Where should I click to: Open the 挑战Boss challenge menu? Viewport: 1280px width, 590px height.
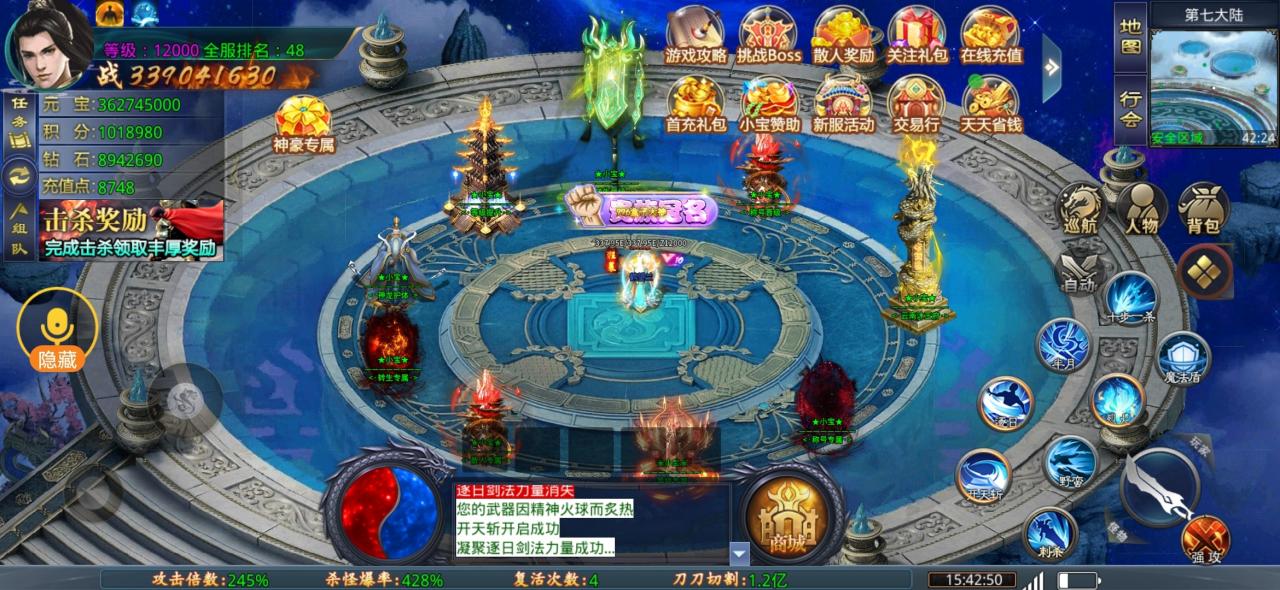click(769, 35)
